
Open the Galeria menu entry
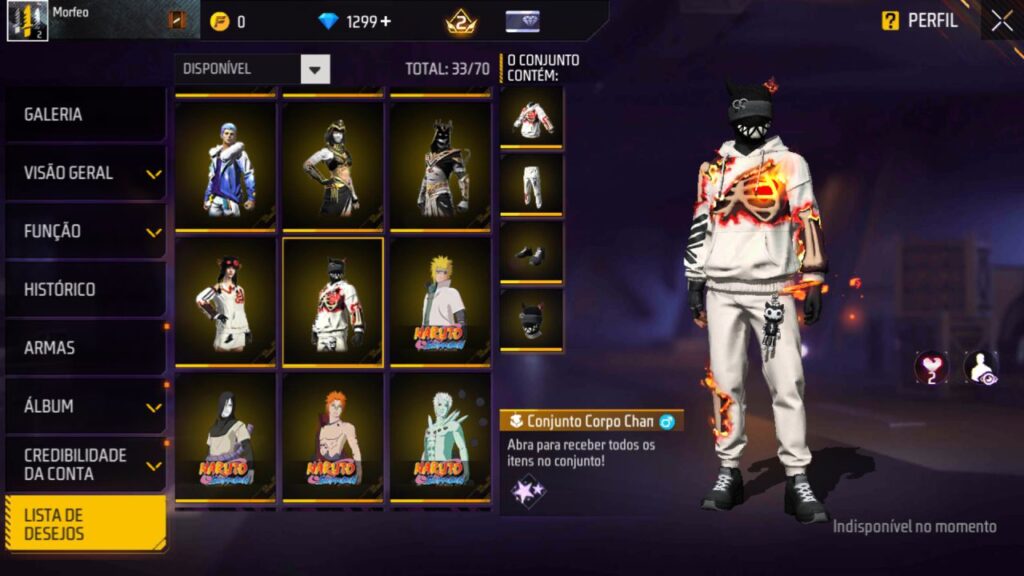84,115
